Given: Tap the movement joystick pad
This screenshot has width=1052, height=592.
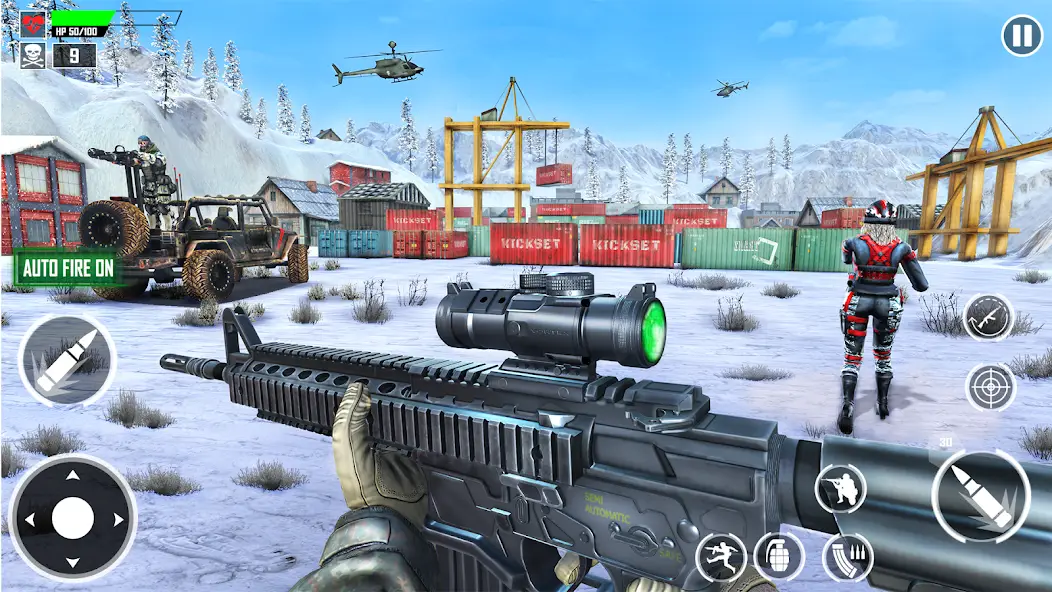Looking at the screenshot, I should tap(72, 518).
